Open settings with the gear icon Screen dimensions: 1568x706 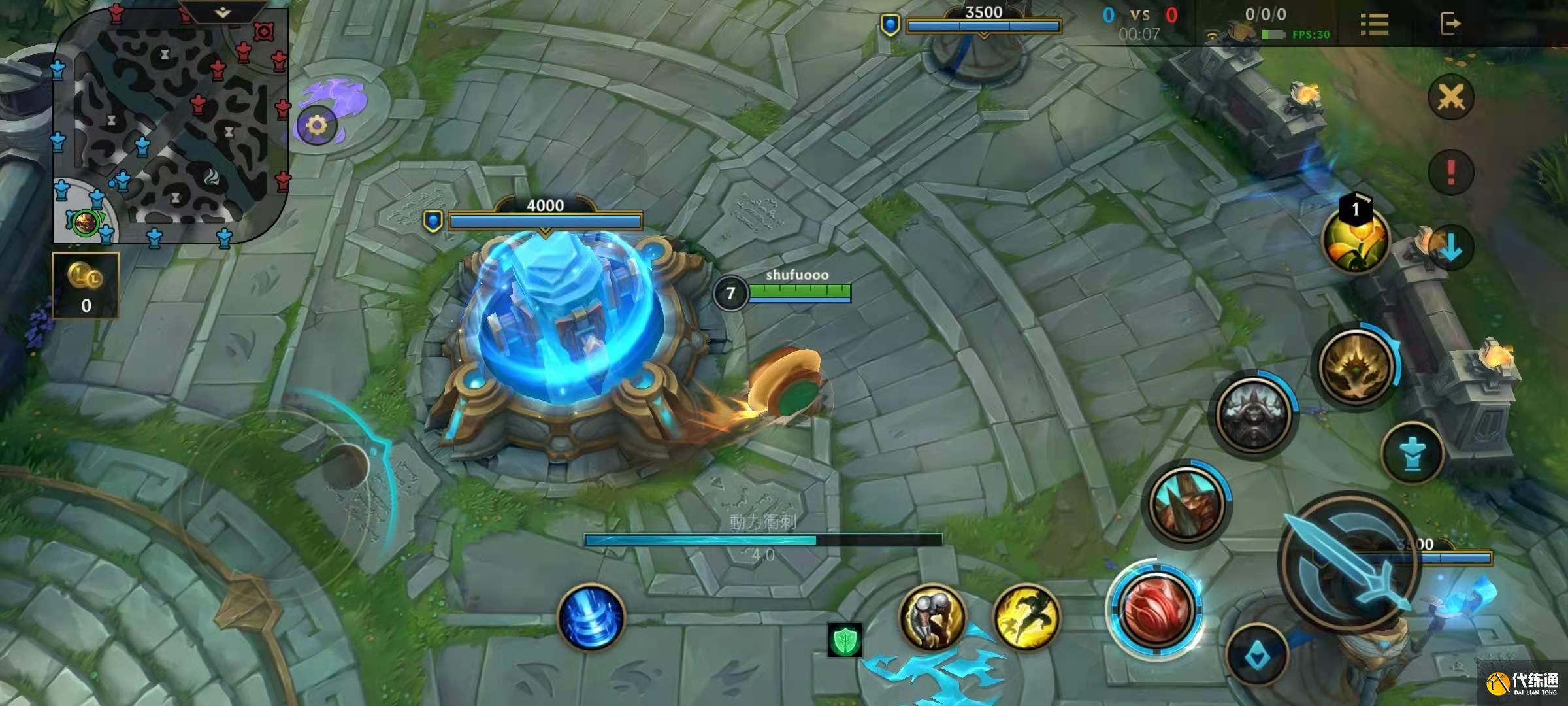pyautogui.click(x=317, y=125)
